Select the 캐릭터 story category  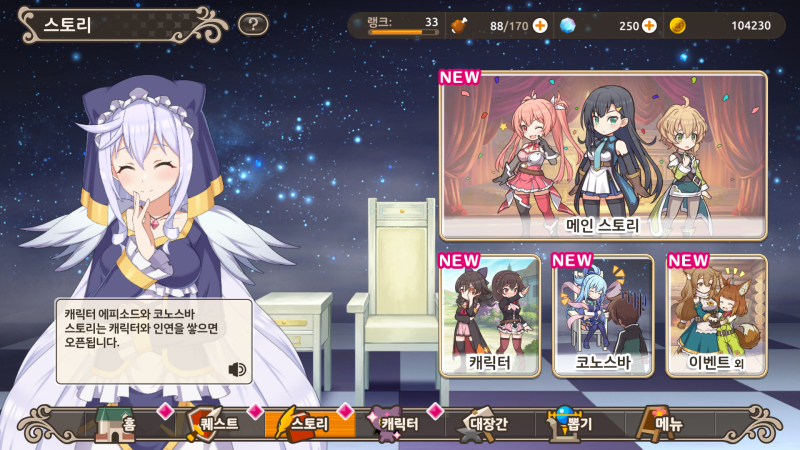(490, 315)
